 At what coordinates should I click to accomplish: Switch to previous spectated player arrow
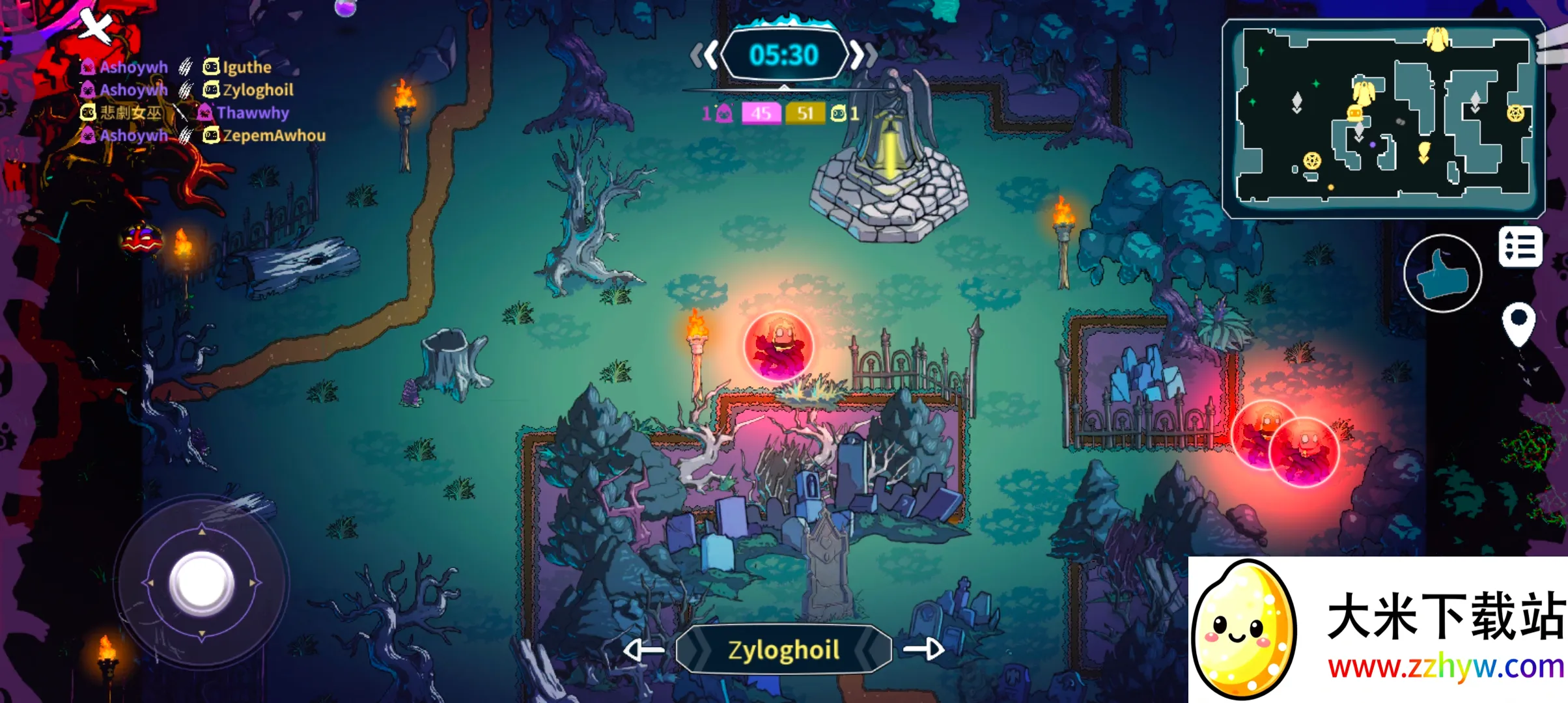643,649
